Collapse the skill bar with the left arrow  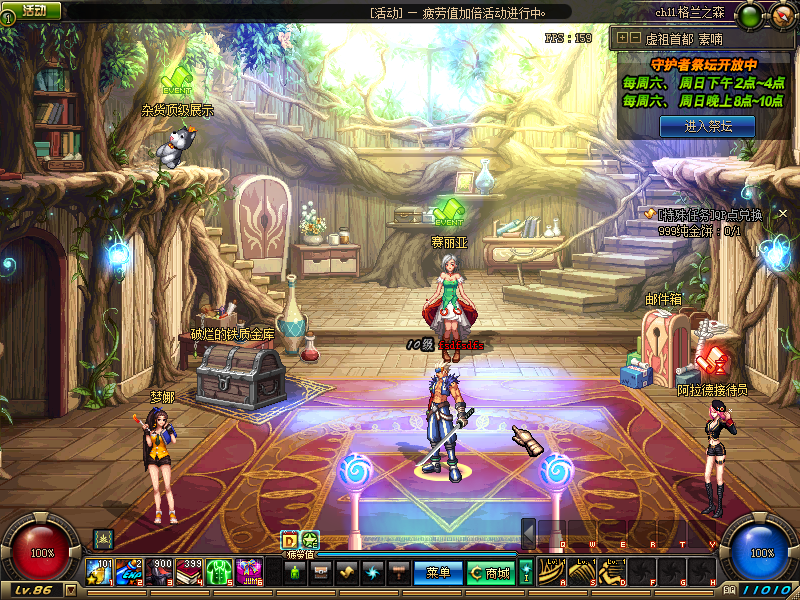tap(528, 534)
